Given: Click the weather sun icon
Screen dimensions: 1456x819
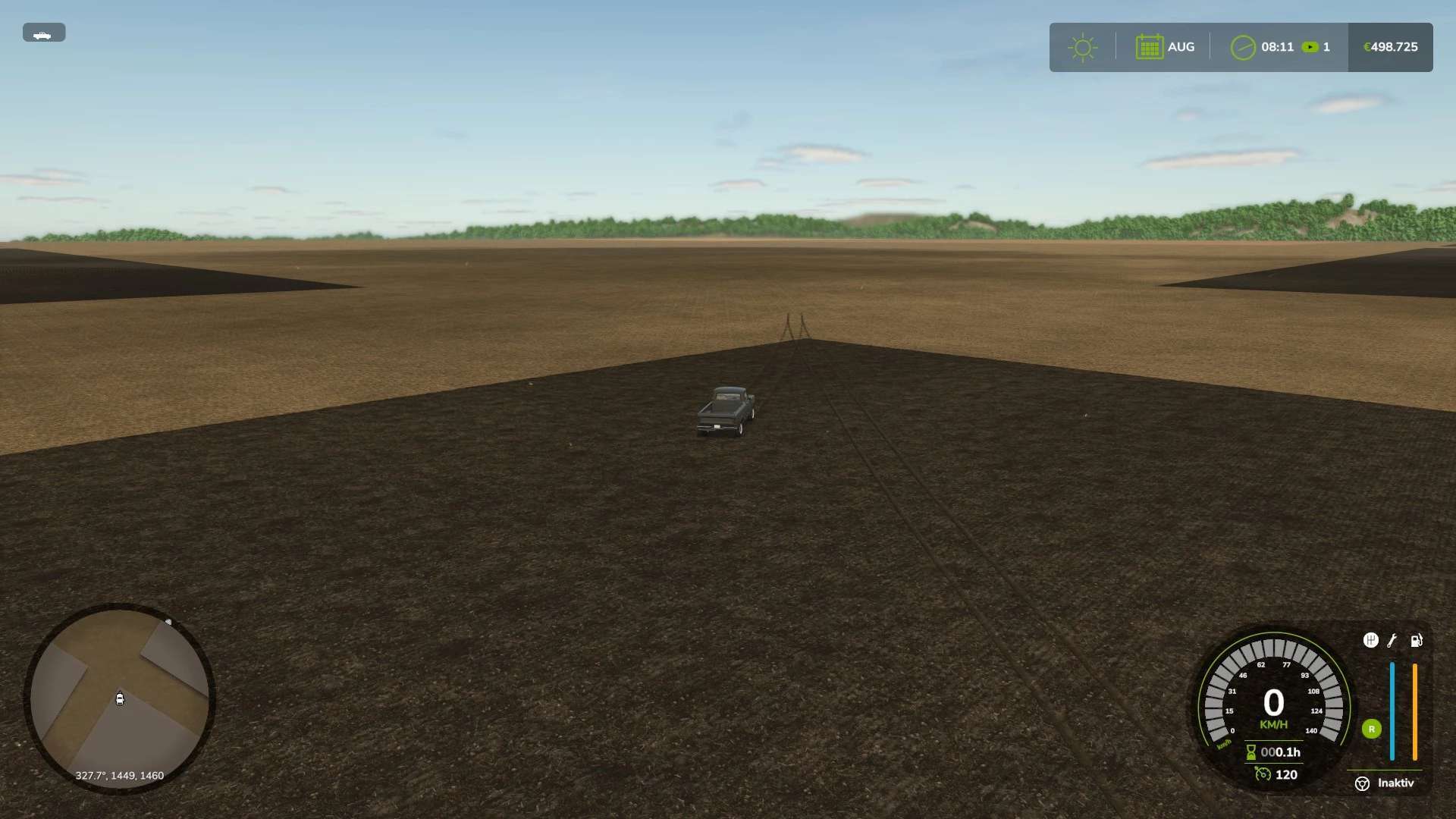Looking at the screenshot, I should pyautogui.click(x=1083, y=46).
